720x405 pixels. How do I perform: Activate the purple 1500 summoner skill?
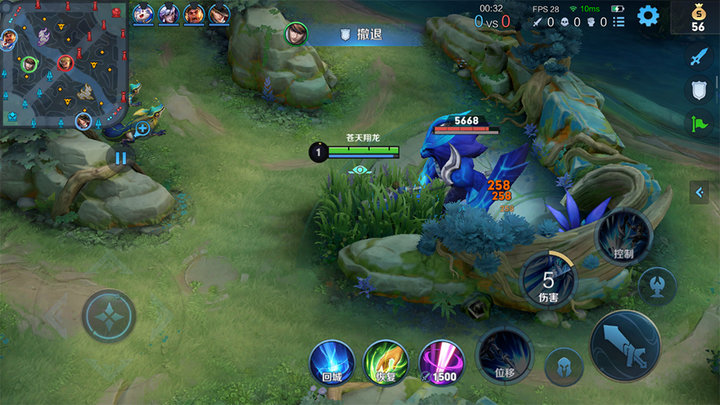(x=440, y=361)
